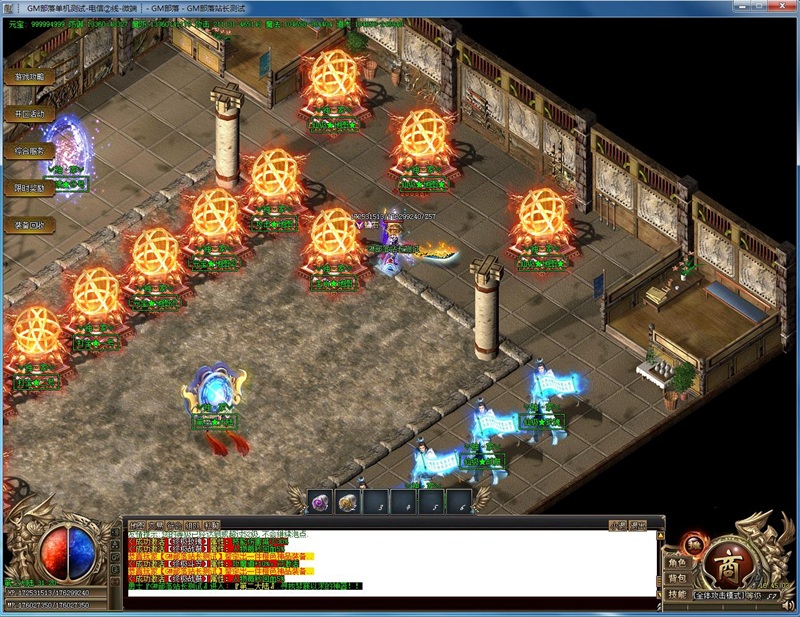Click the 小退 logout-to-character button
800x617 pixels.
click(x=618, y=524)
